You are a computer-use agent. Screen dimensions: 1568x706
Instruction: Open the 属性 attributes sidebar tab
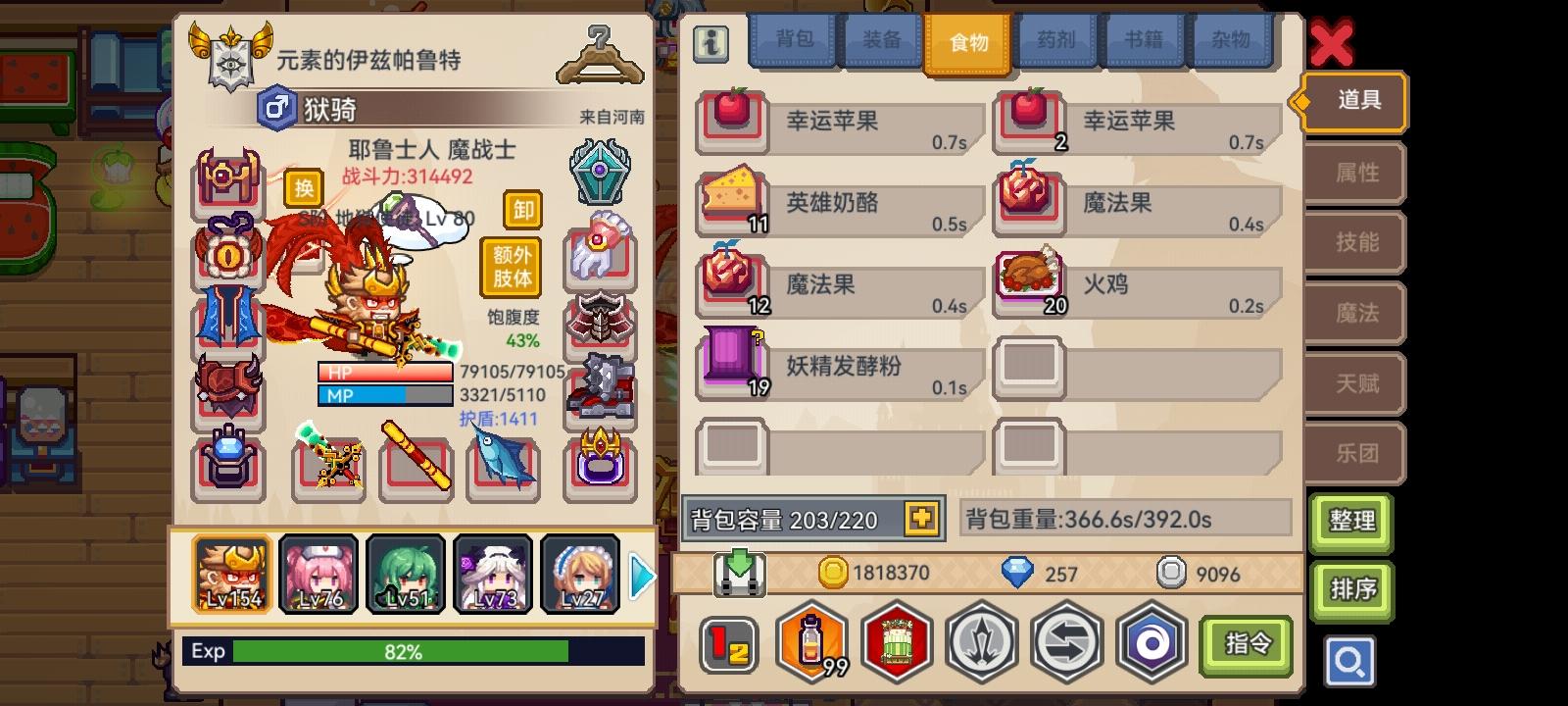tap(1354, 173)
